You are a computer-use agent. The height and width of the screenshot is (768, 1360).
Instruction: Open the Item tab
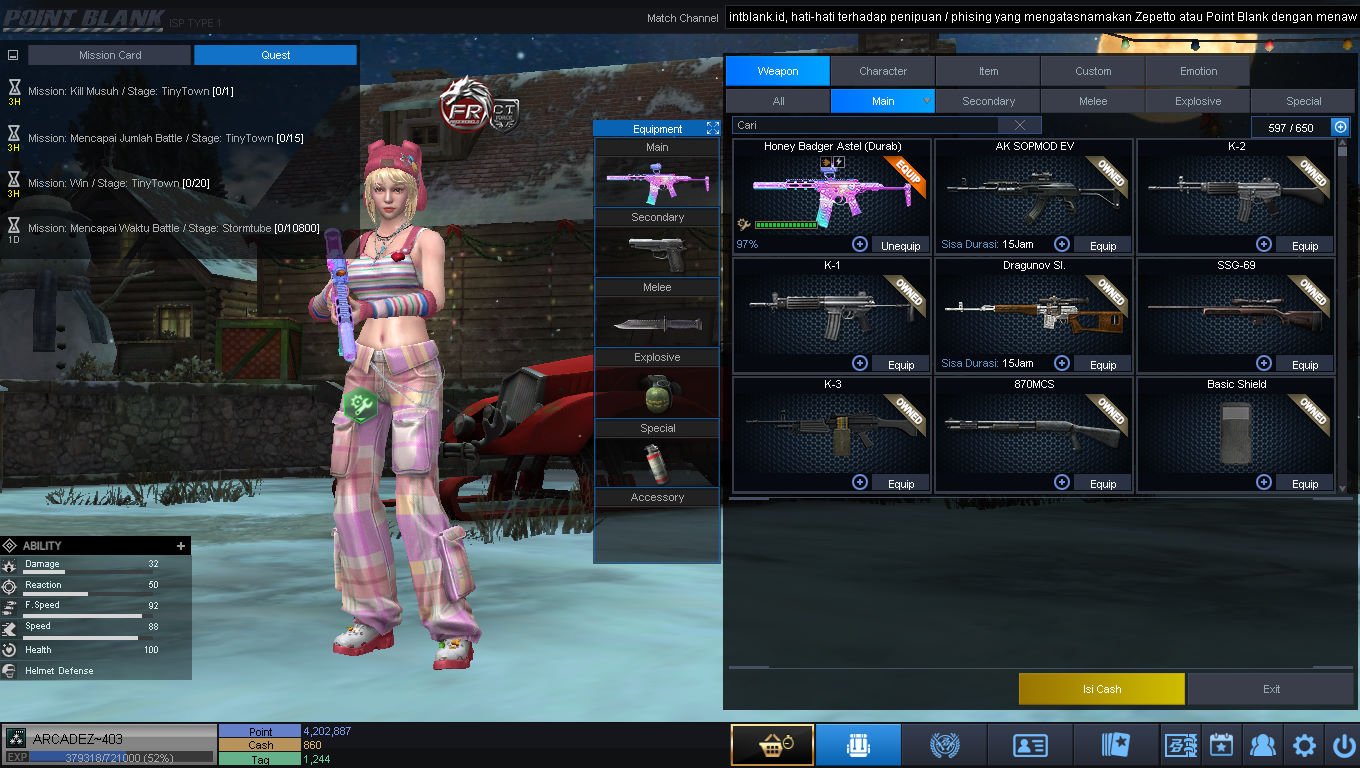988,71
